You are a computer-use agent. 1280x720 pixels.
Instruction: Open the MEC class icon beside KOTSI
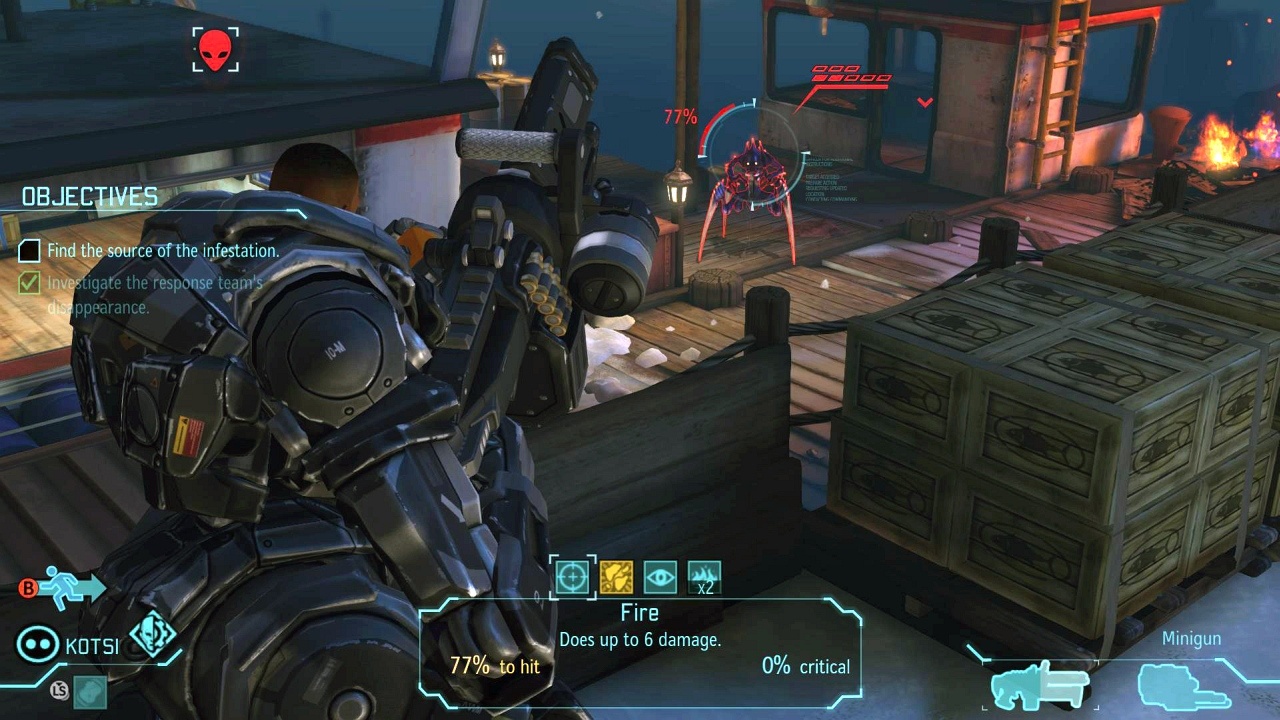click(x=152, y=635)
